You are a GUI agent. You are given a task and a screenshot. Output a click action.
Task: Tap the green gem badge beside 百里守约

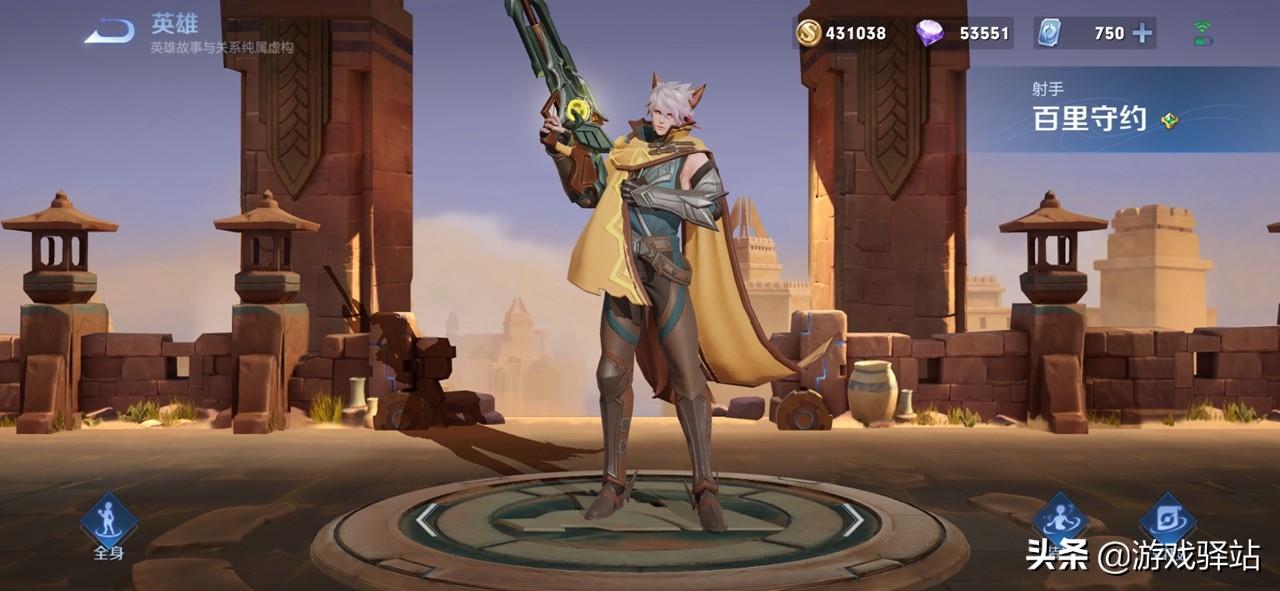(x=1169, y=121)
